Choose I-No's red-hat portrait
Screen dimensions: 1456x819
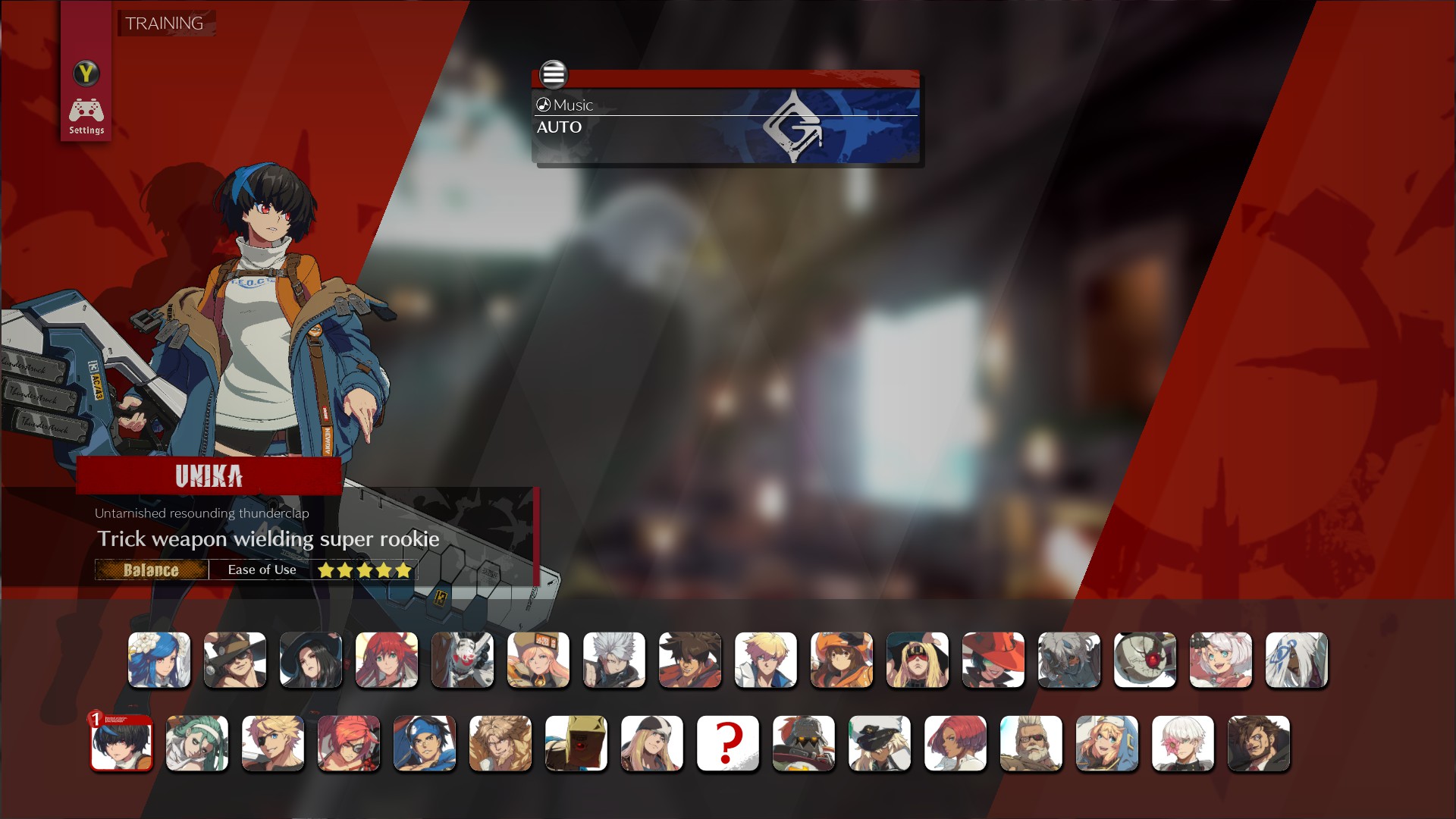(993, 661)
